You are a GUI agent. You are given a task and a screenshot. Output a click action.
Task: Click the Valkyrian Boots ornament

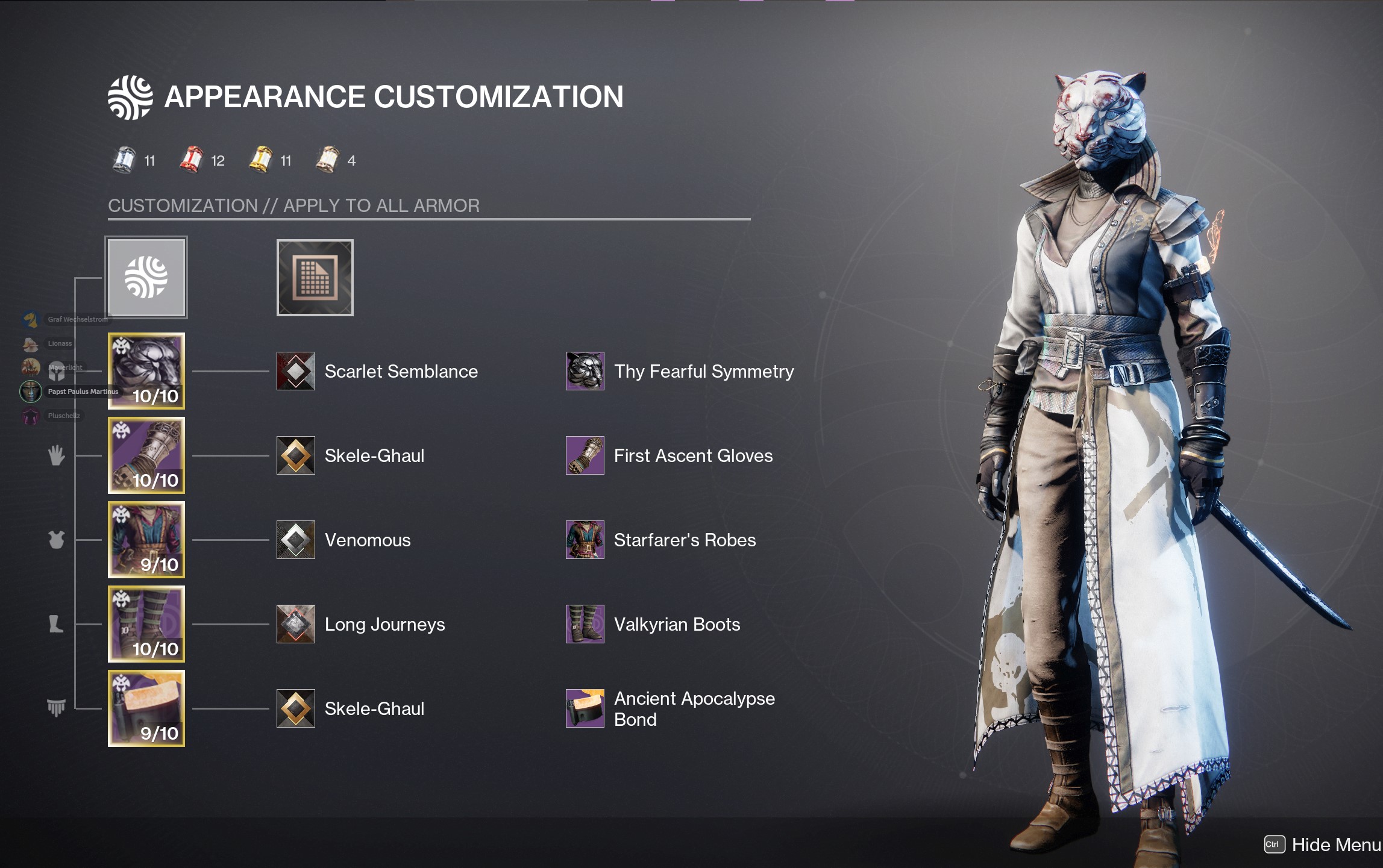(585, 624)
